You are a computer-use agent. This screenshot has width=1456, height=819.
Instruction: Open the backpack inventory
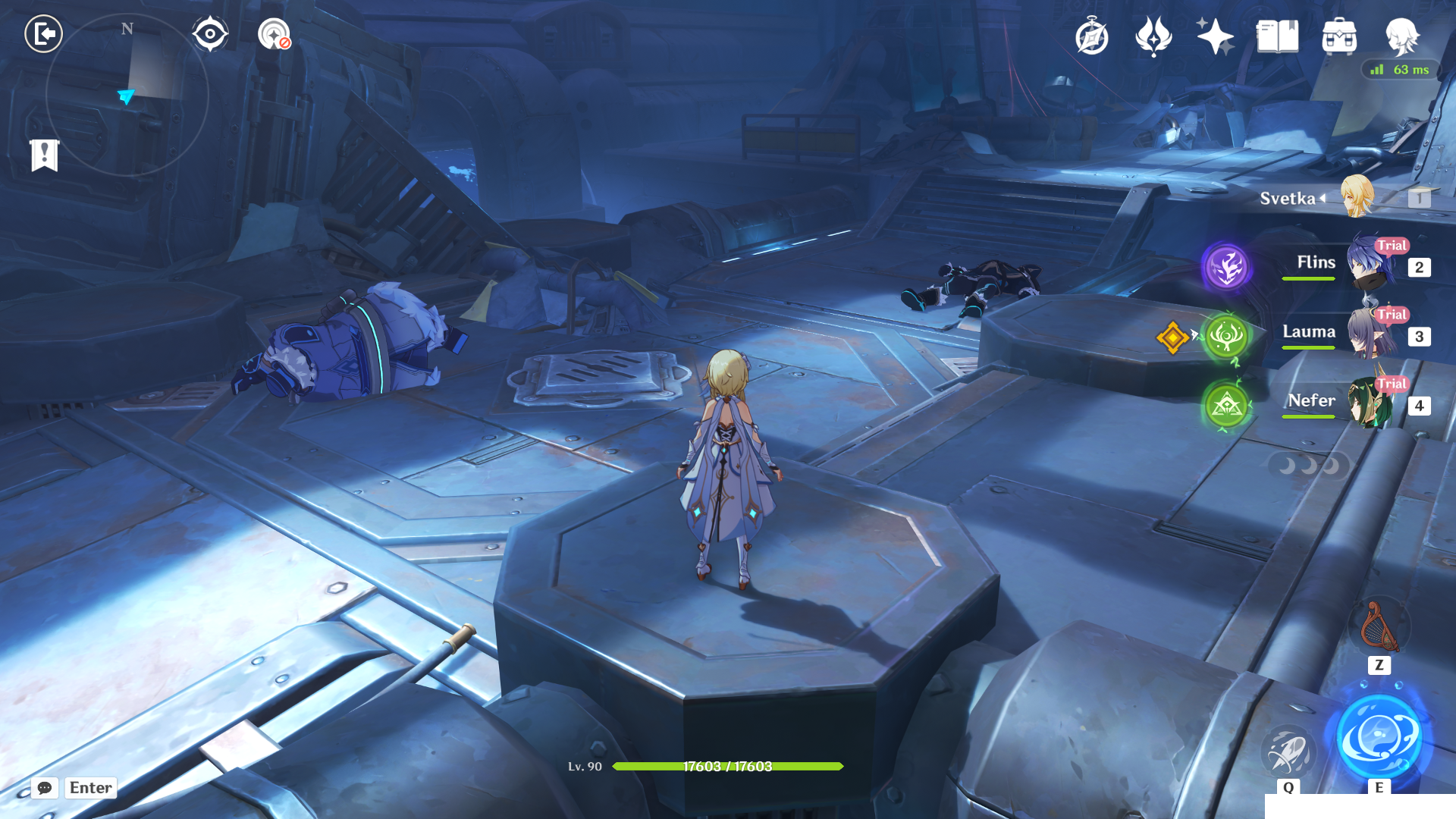point(1339,36)
